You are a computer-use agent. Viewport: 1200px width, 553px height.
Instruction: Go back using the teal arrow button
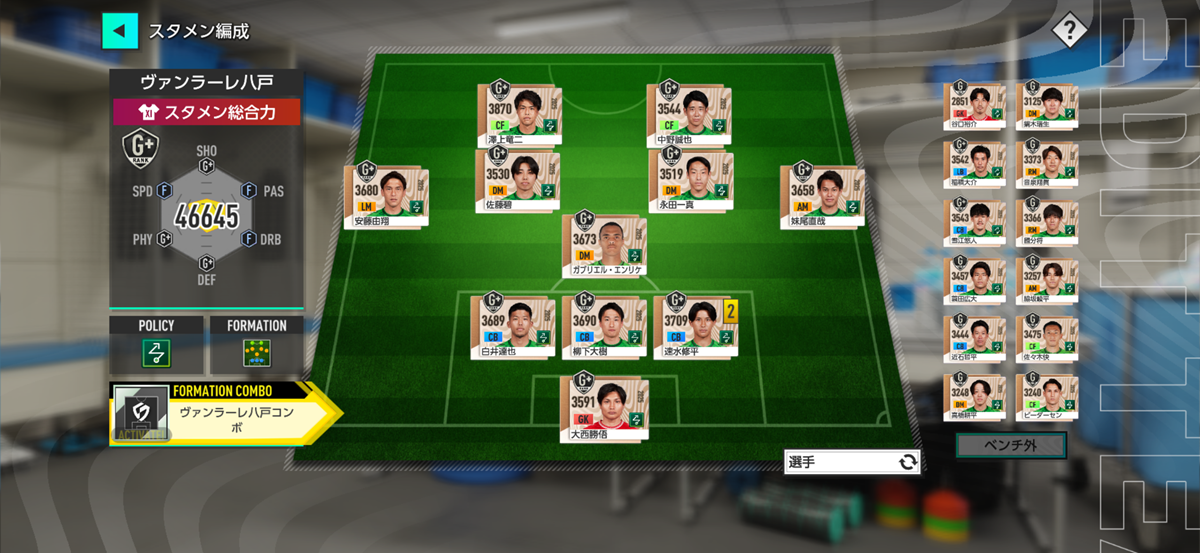click(120, 30)
